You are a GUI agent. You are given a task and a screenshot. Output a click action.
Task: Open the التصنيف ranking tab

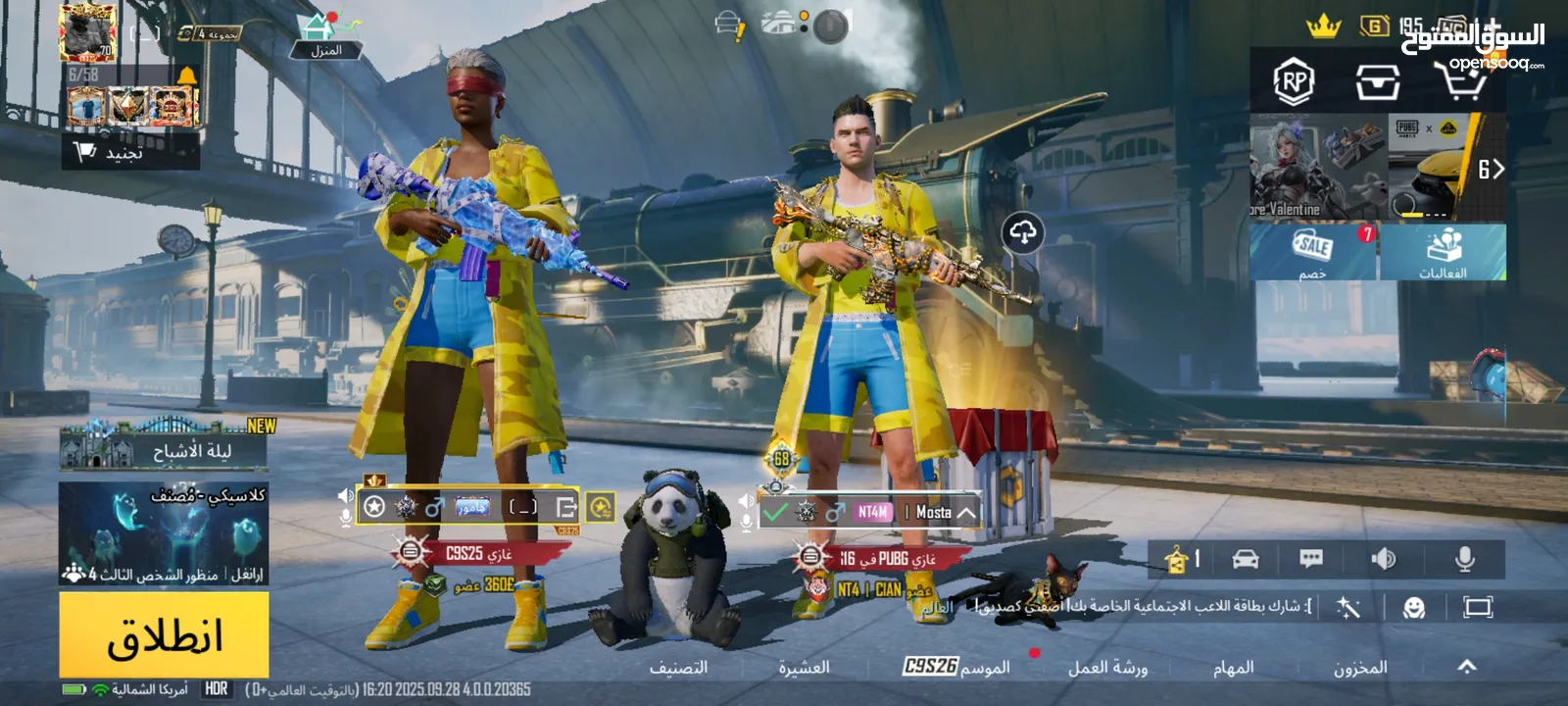tap(678, 668)
